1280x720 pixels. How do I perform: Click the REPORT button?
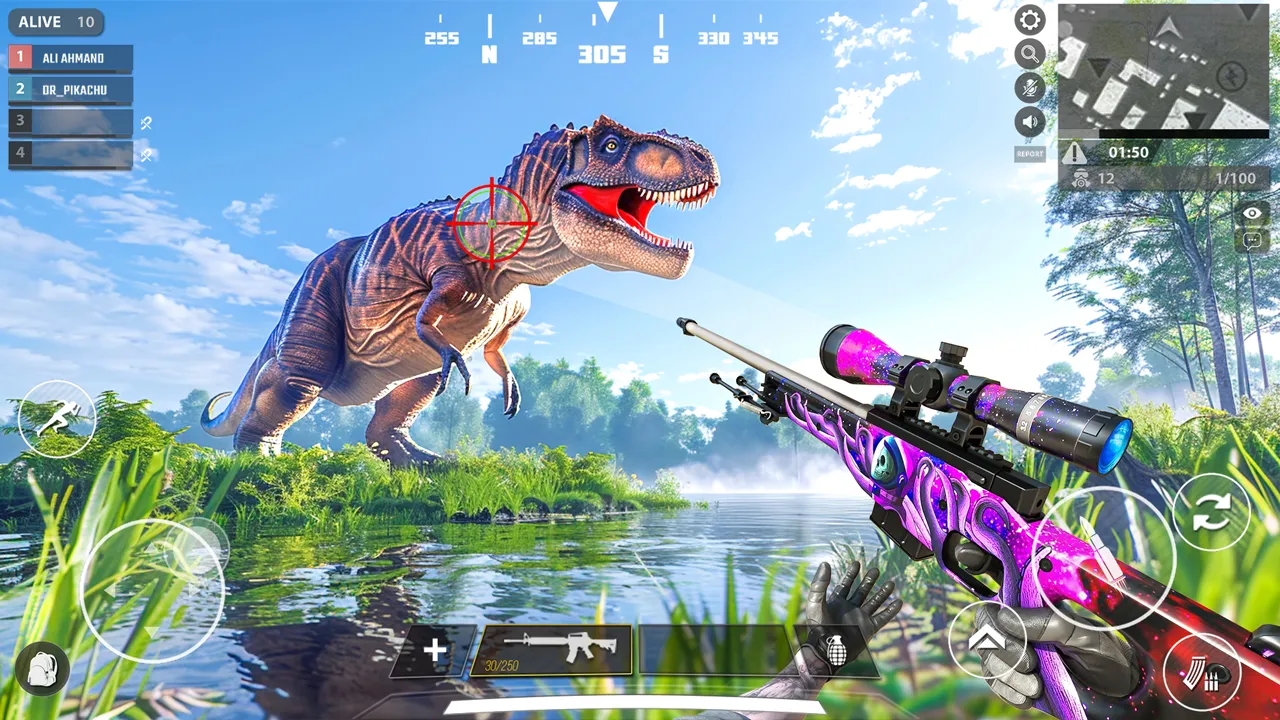coord(1030,154)
